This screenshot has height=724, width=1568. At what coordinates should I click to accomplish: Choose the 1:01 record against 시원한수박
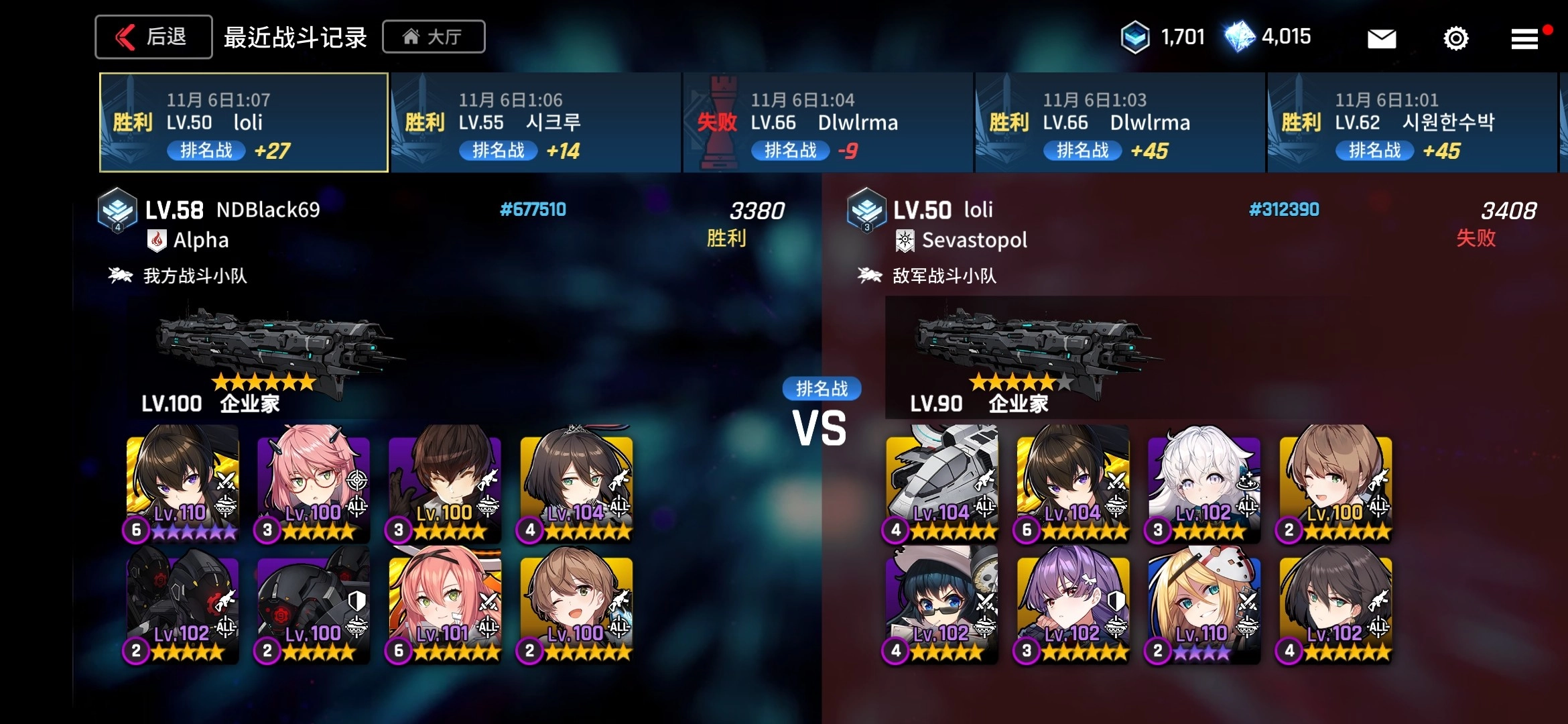pyautogui.click(x=1412, y=123)
